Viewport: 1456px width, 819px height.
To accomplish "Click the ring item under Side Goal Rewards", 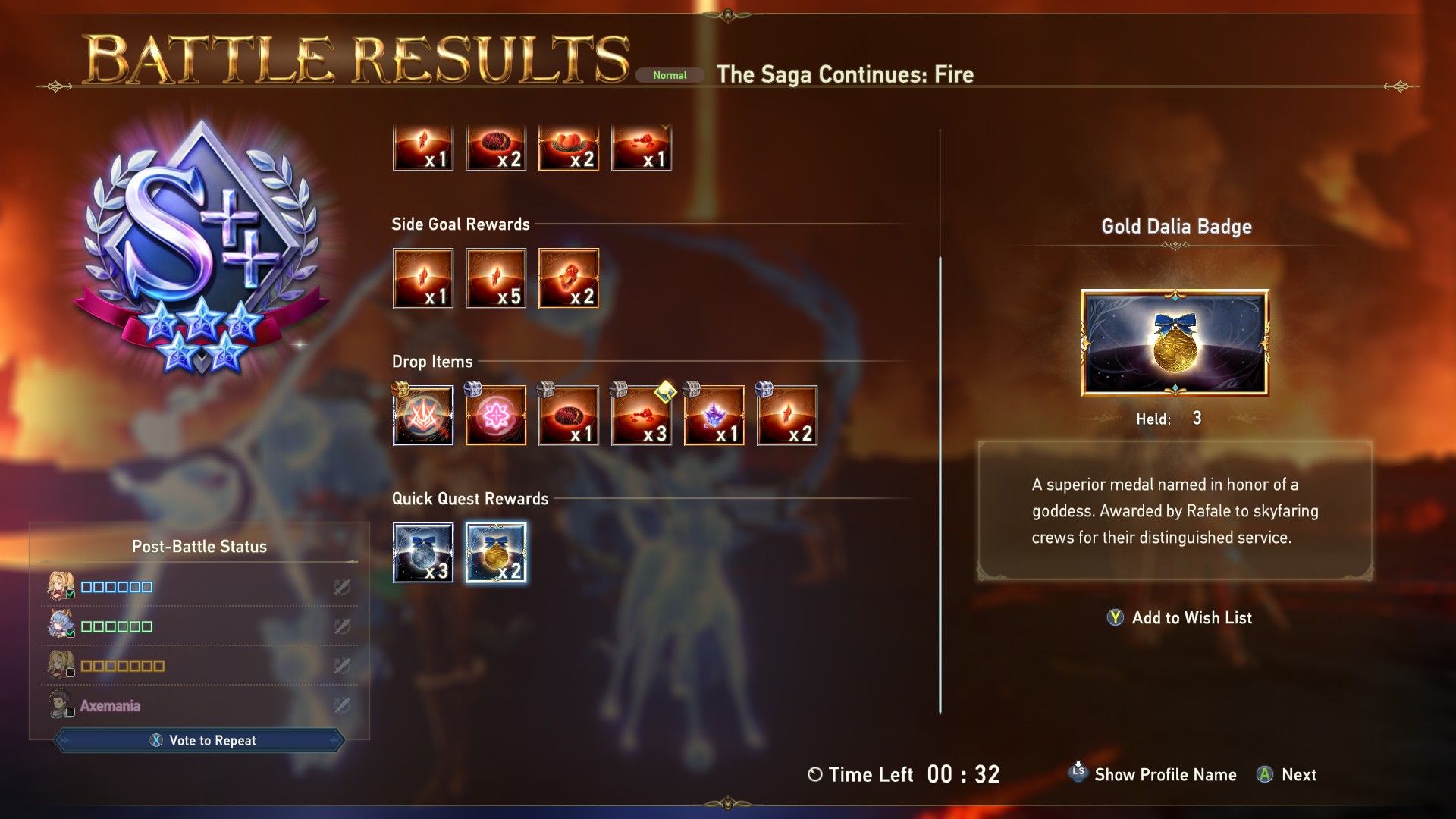I will (x=568, y=278).
